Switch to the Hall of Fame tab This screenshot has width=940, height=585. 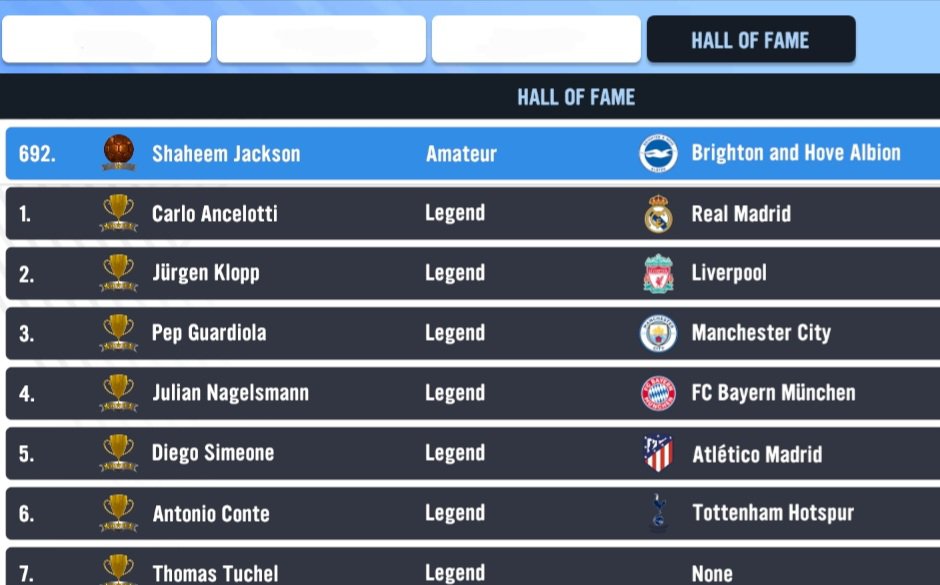pos(750,40)
